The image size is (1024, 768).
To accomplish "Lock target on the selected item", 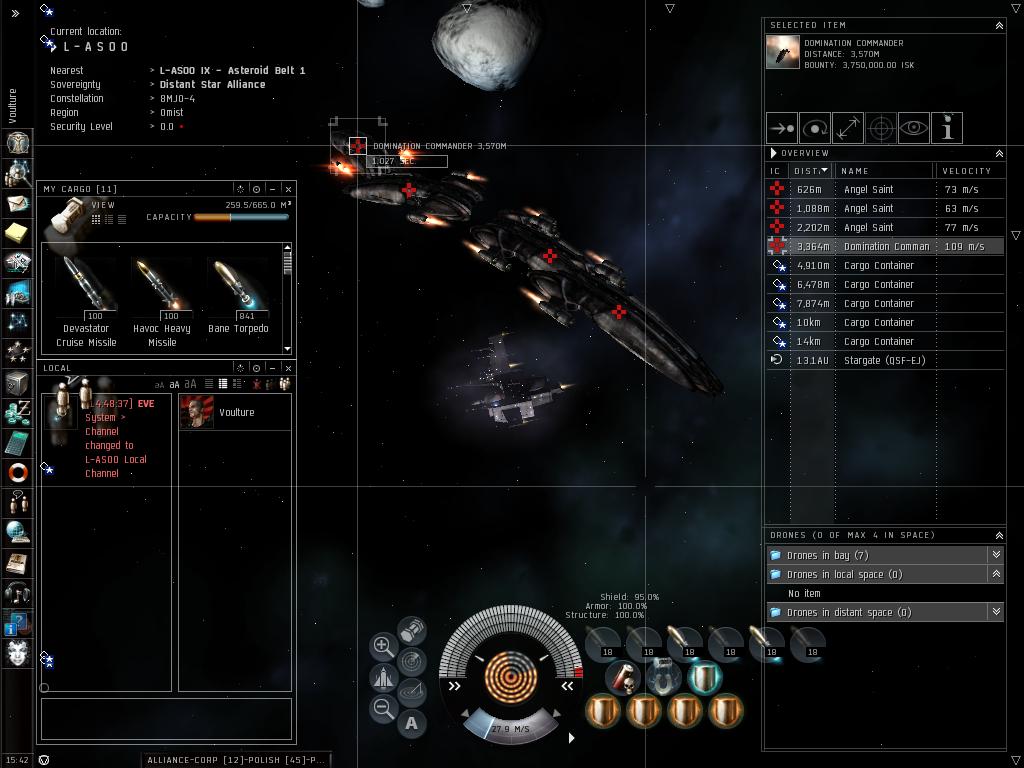I will coord(881,128).
